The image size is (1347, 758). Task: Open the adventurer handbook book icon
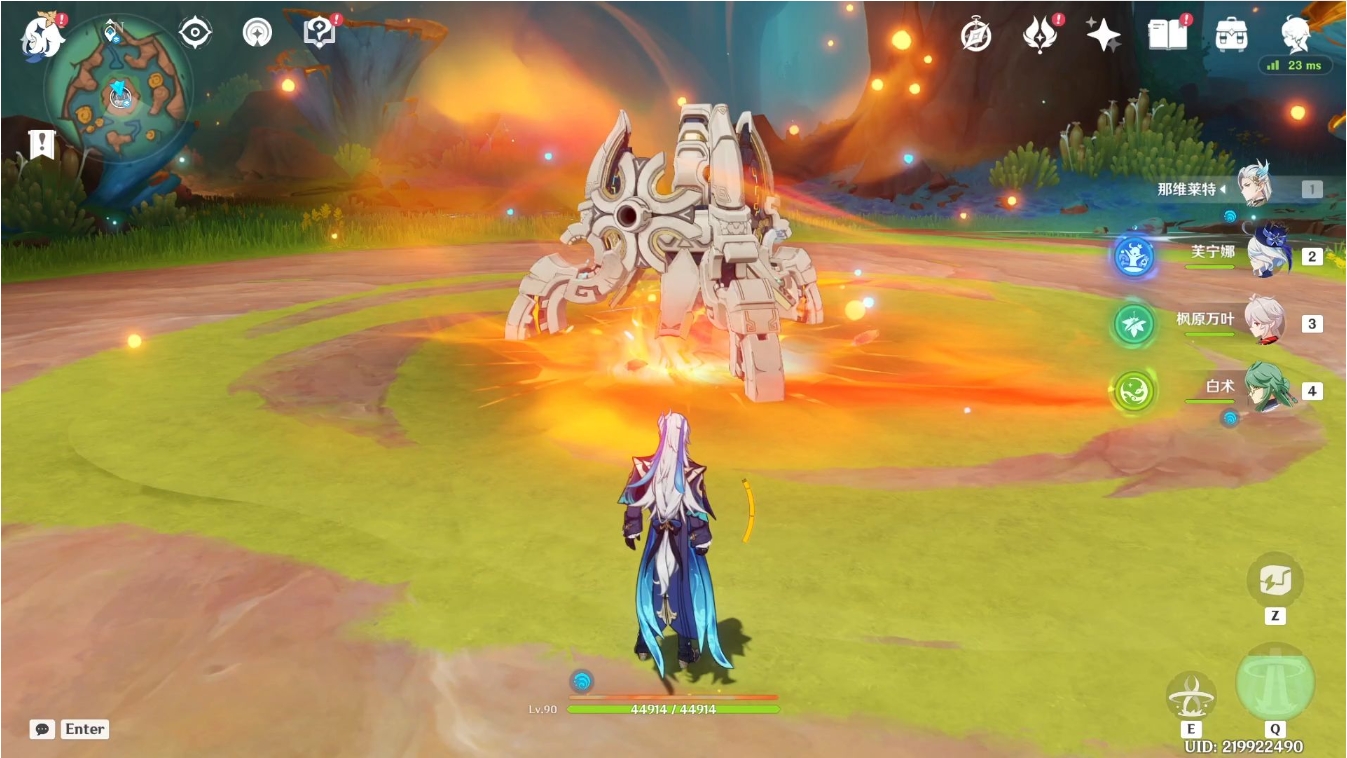[1167, 35]
